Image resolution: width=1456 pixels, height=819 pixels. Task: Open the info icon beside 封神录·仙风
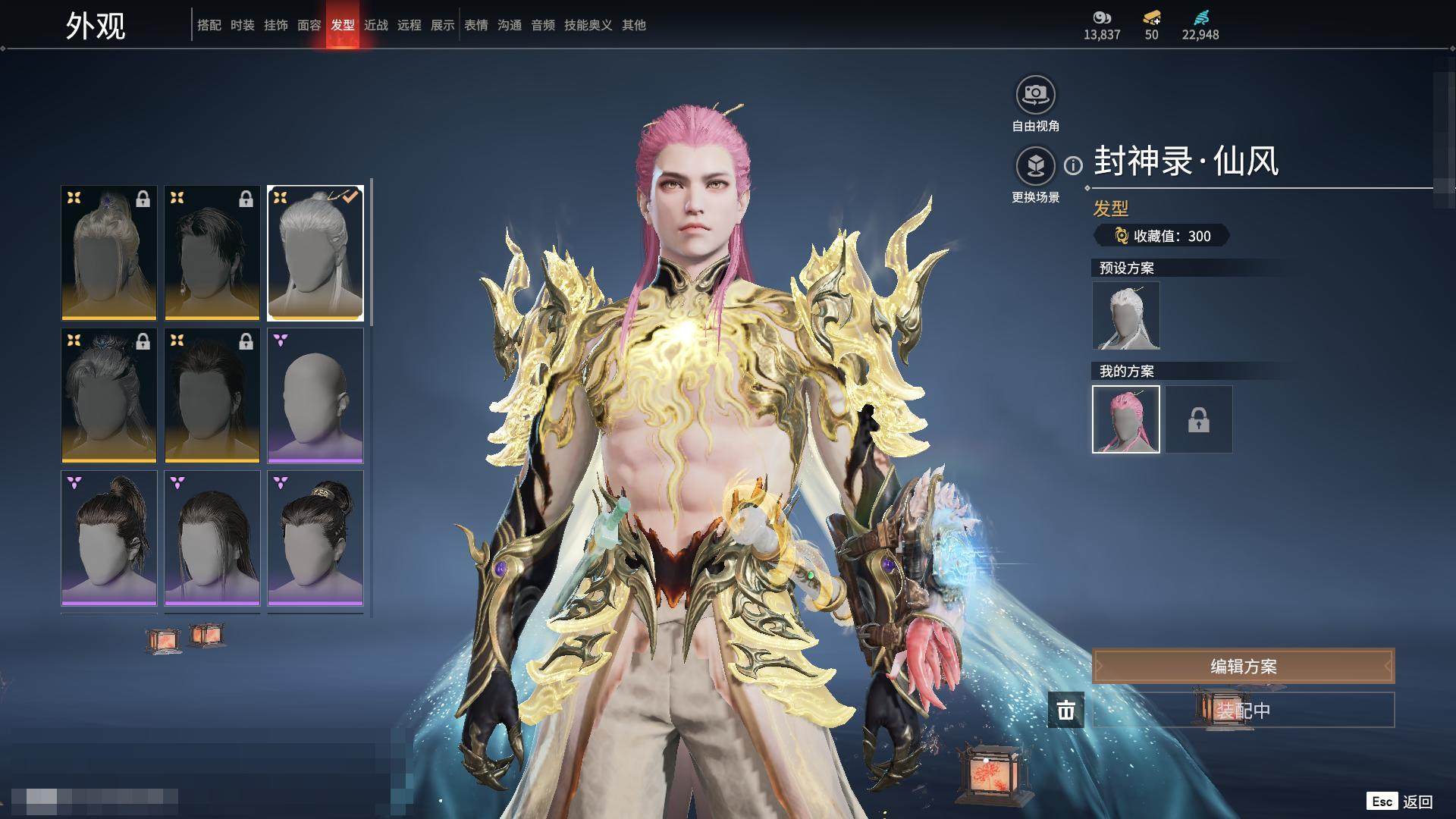1073,165
